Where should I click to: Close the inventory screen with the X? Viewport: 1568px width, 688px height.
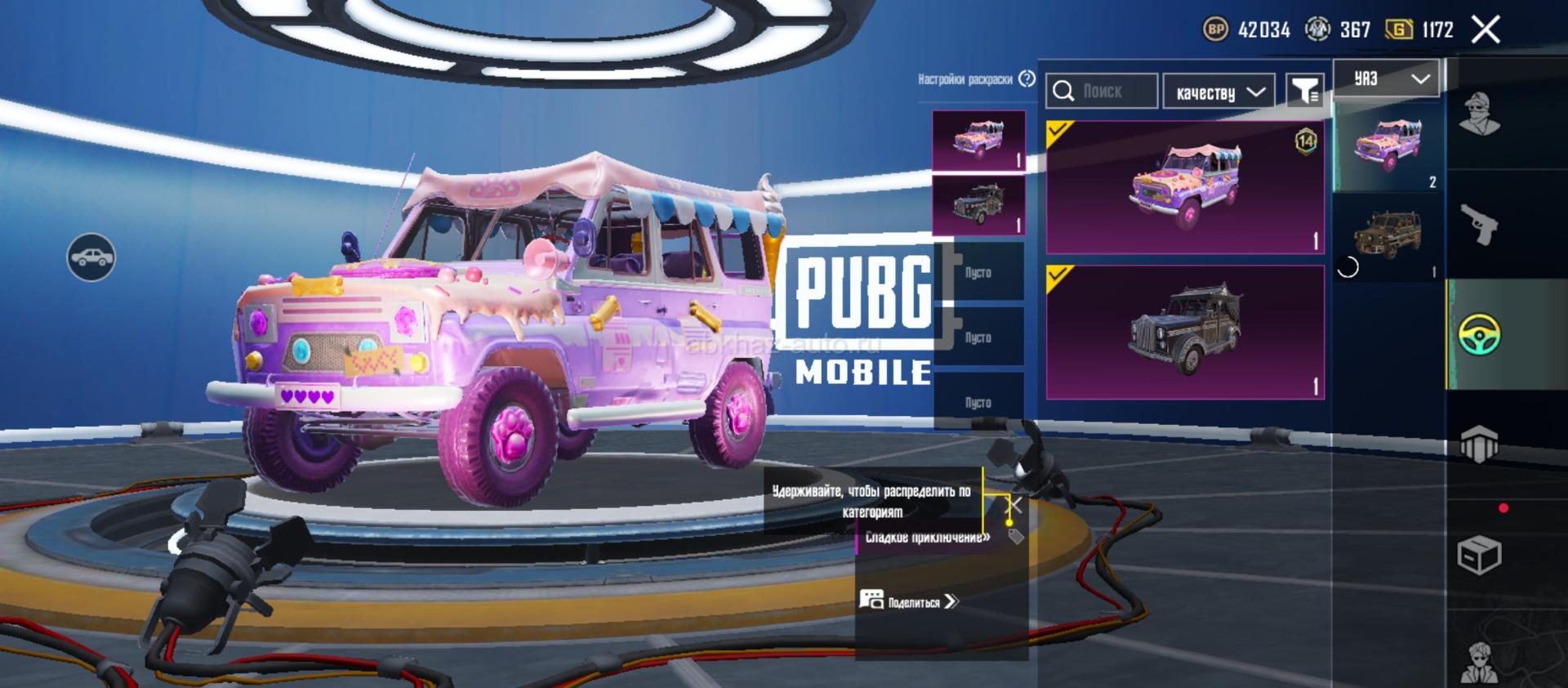point(1486,30)
